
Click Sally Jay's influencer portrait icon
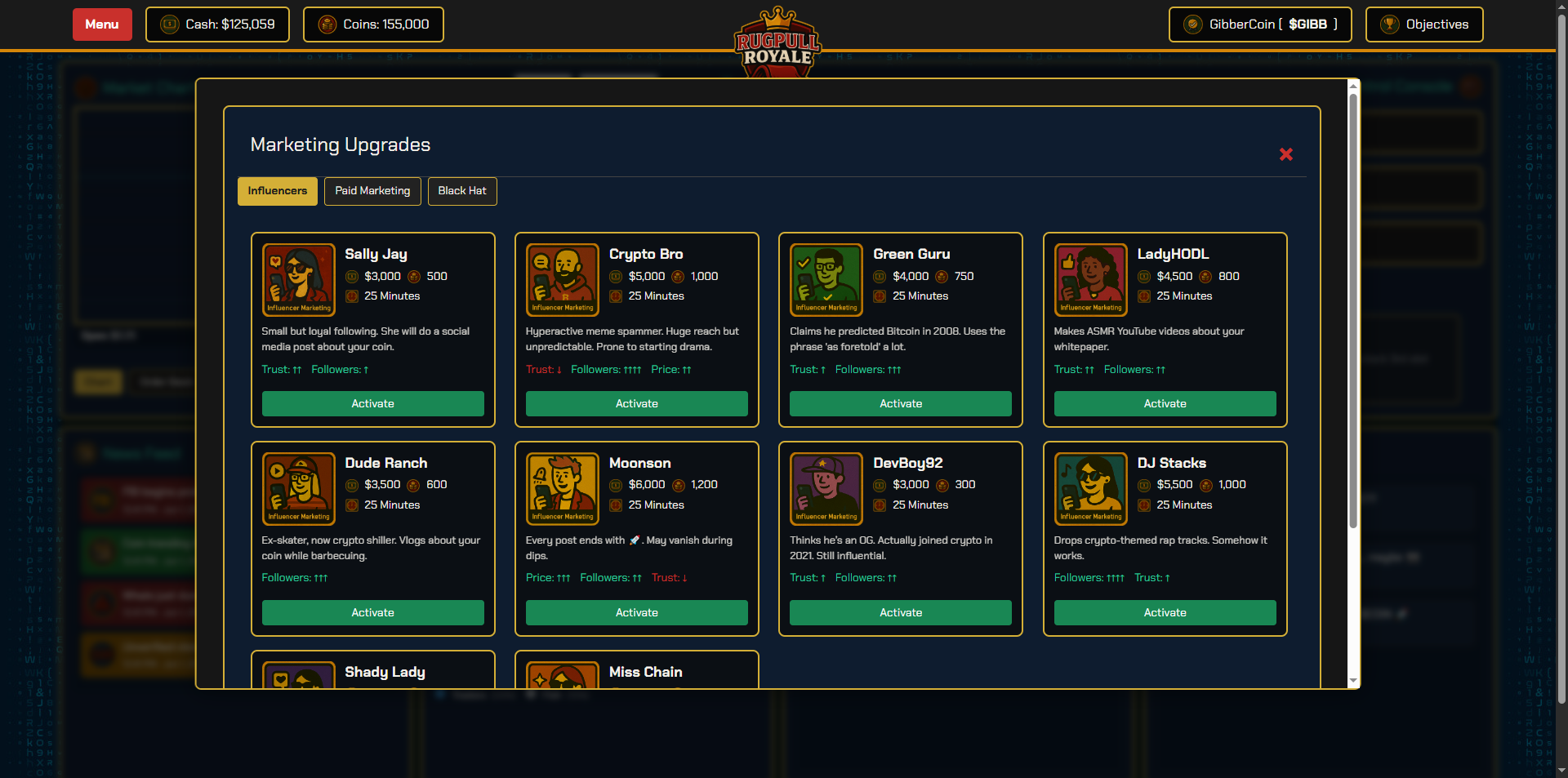(x=298, y=279)
